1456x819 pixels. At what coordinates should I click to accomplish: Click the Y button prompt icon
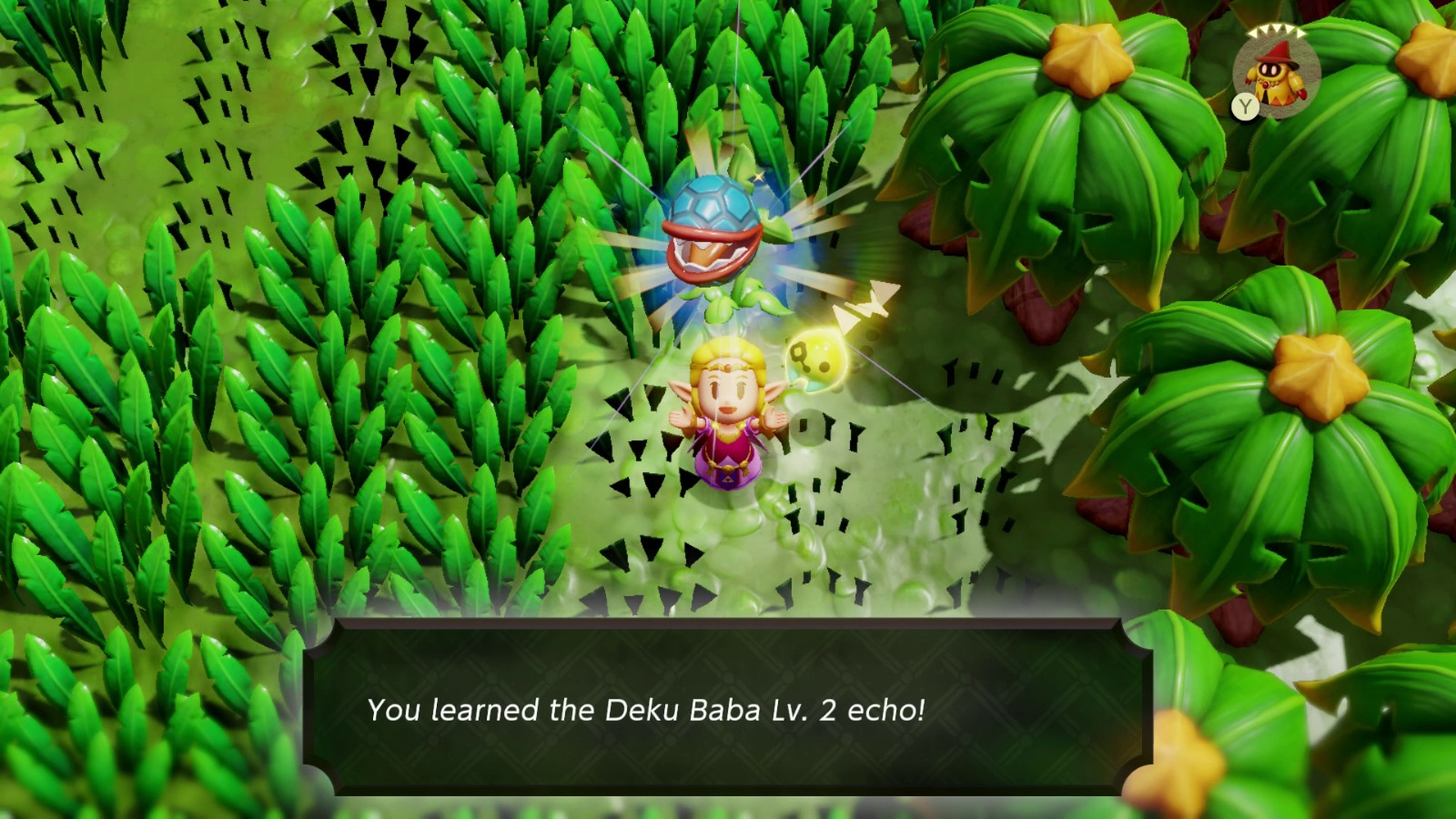(1246, 106)
